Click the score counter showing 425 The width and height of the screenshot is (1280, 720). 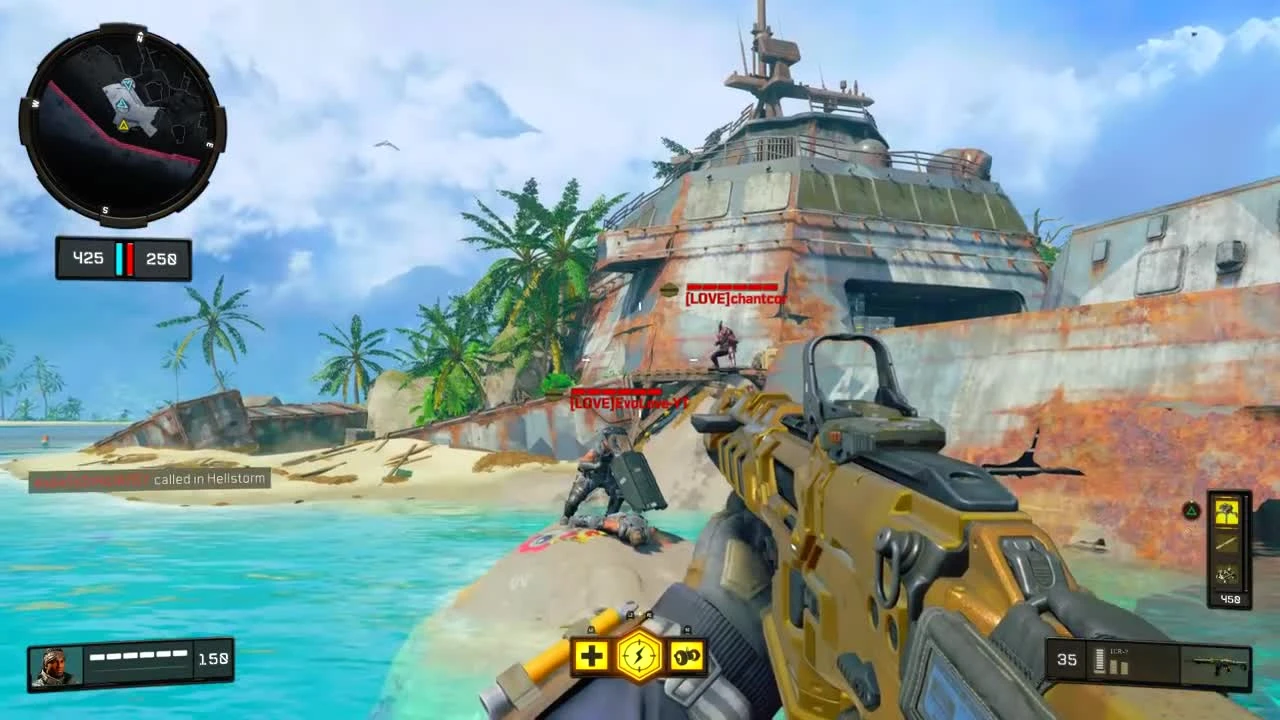pyautogui.click(x=89, y=258)
